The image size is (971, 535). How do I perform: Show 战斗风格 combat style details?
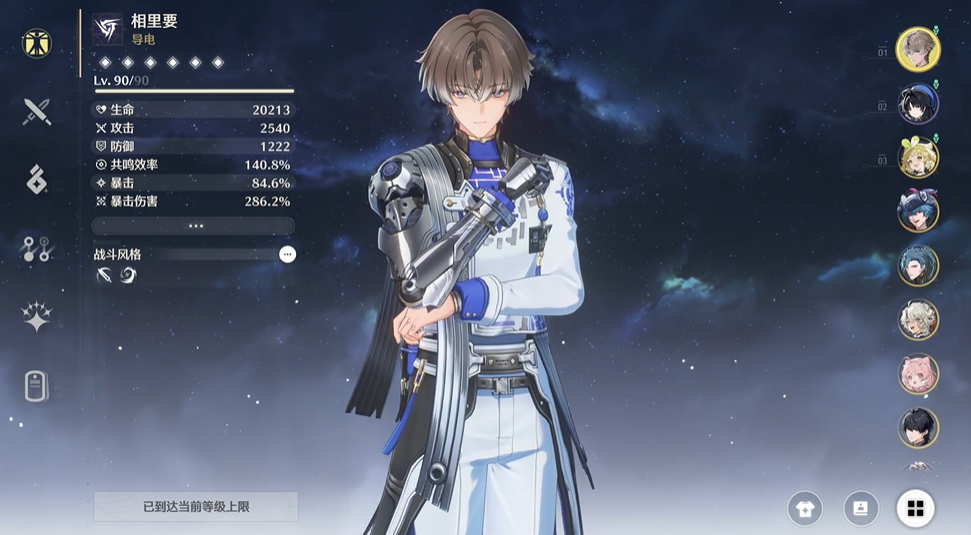(287, 255)
